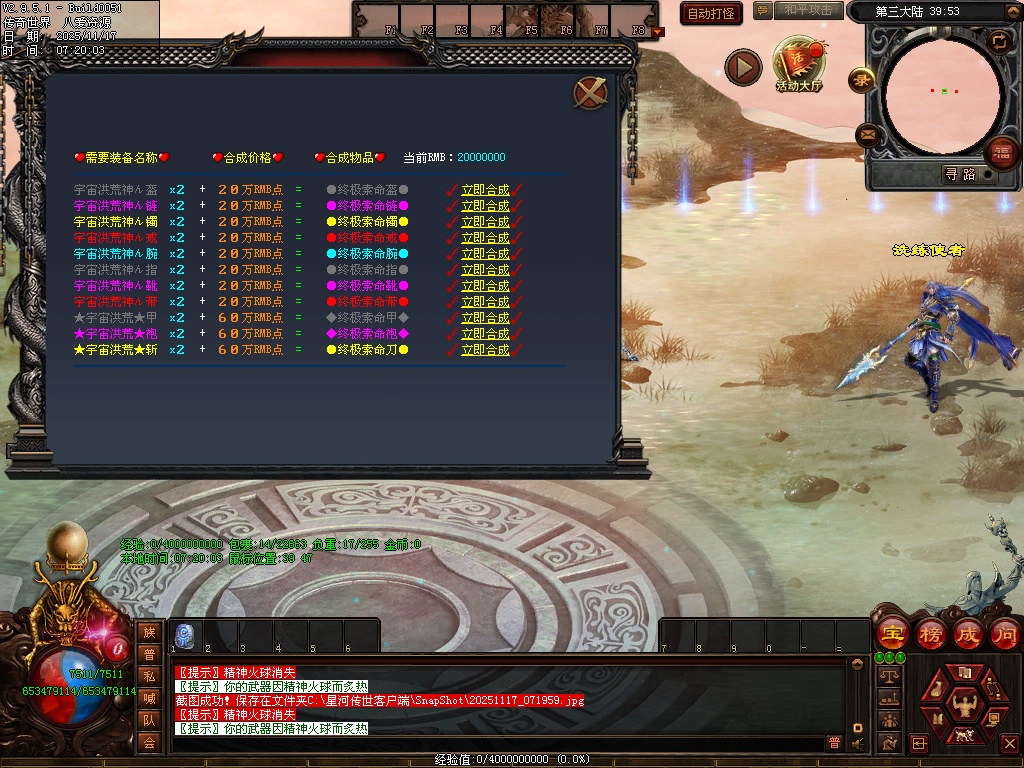Select the 族 clan chat channel tab

tap(149, 632)
